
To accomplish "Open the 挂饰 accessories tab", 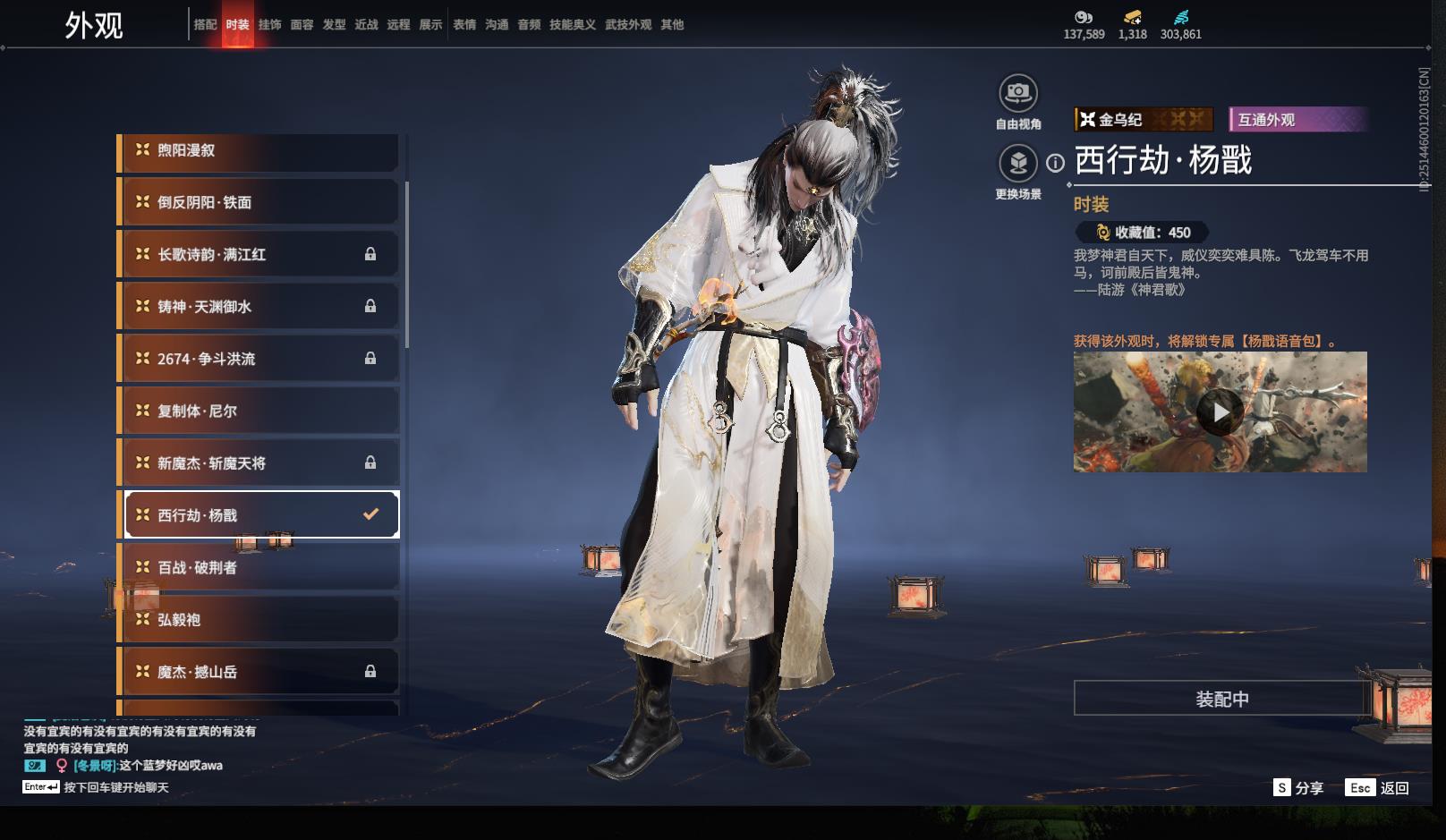I will (269, 25).
